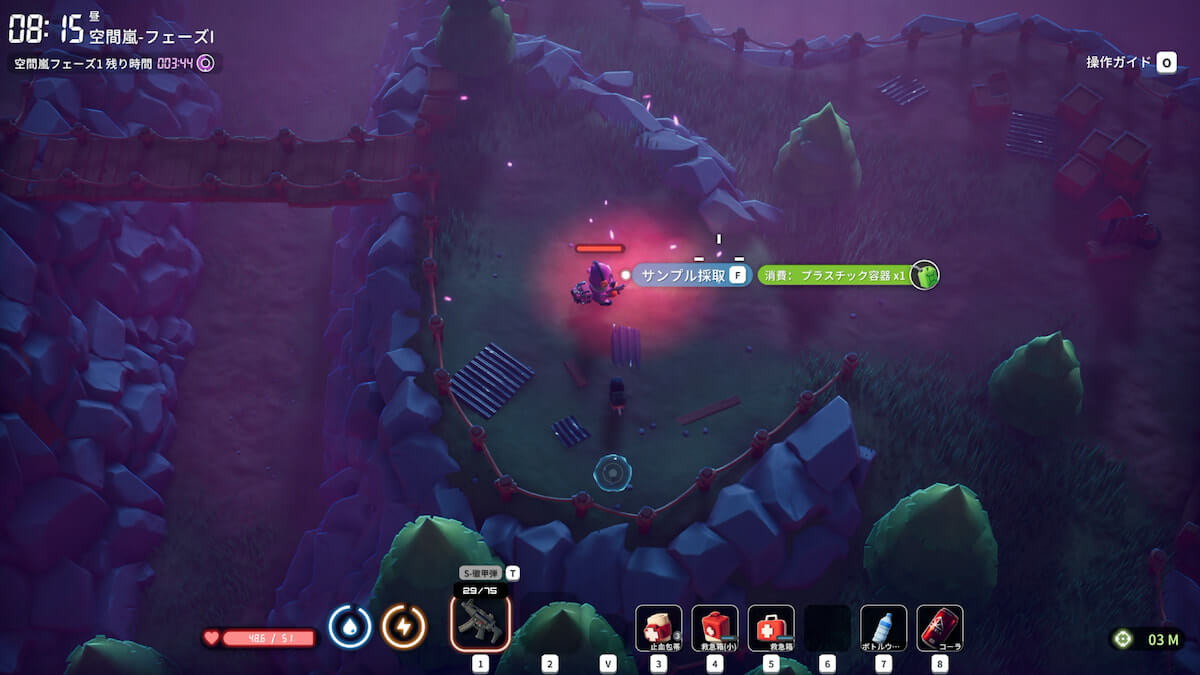Use the cola can item slot

939,628
